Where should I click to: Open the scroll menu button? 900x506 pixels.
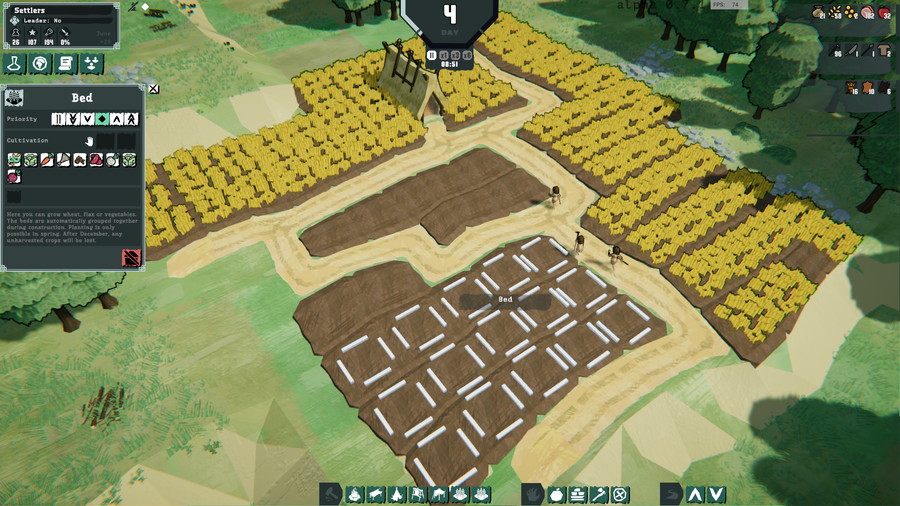(66, 64)
